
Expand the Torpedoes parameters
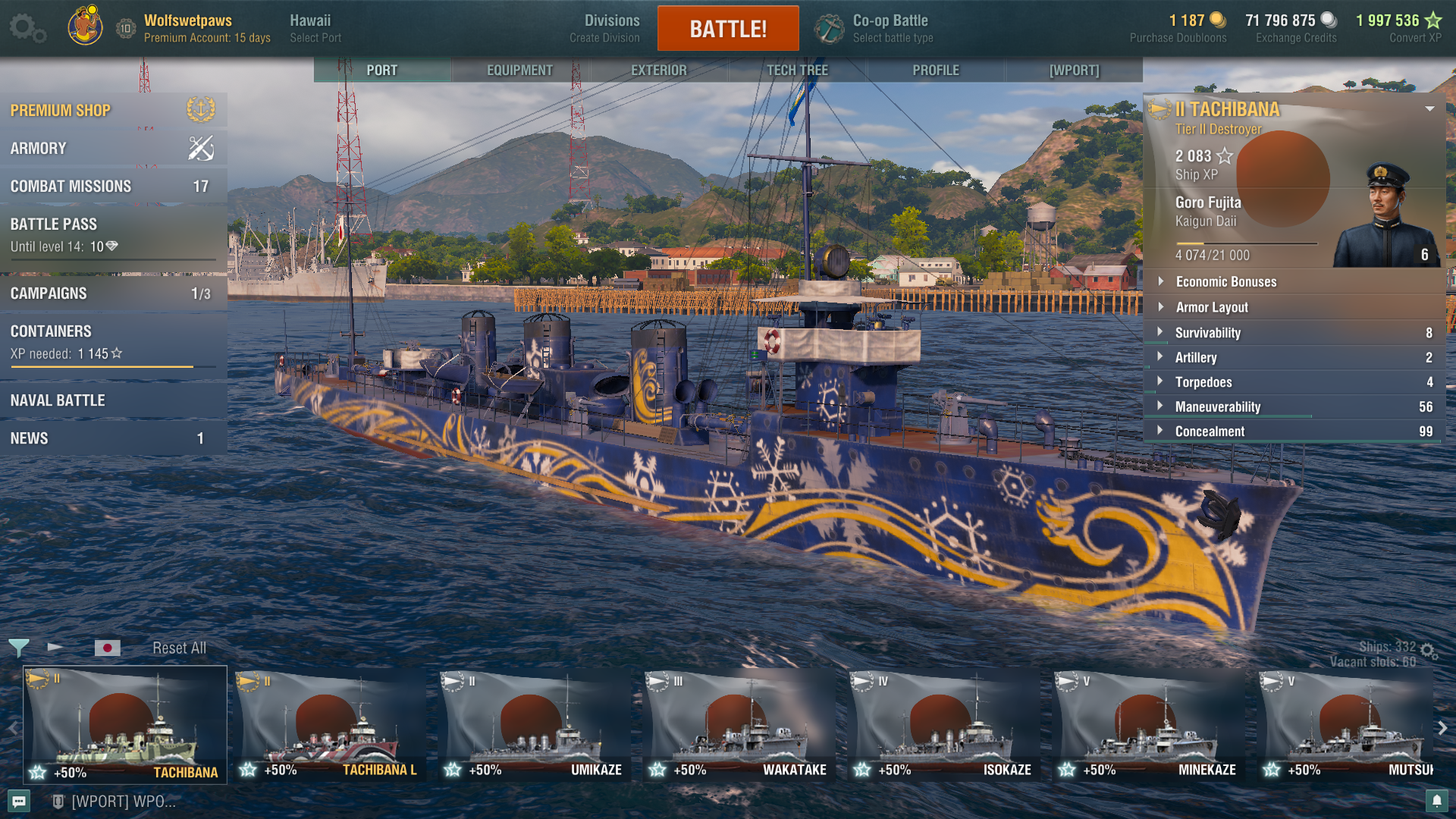coord(1294,382)
